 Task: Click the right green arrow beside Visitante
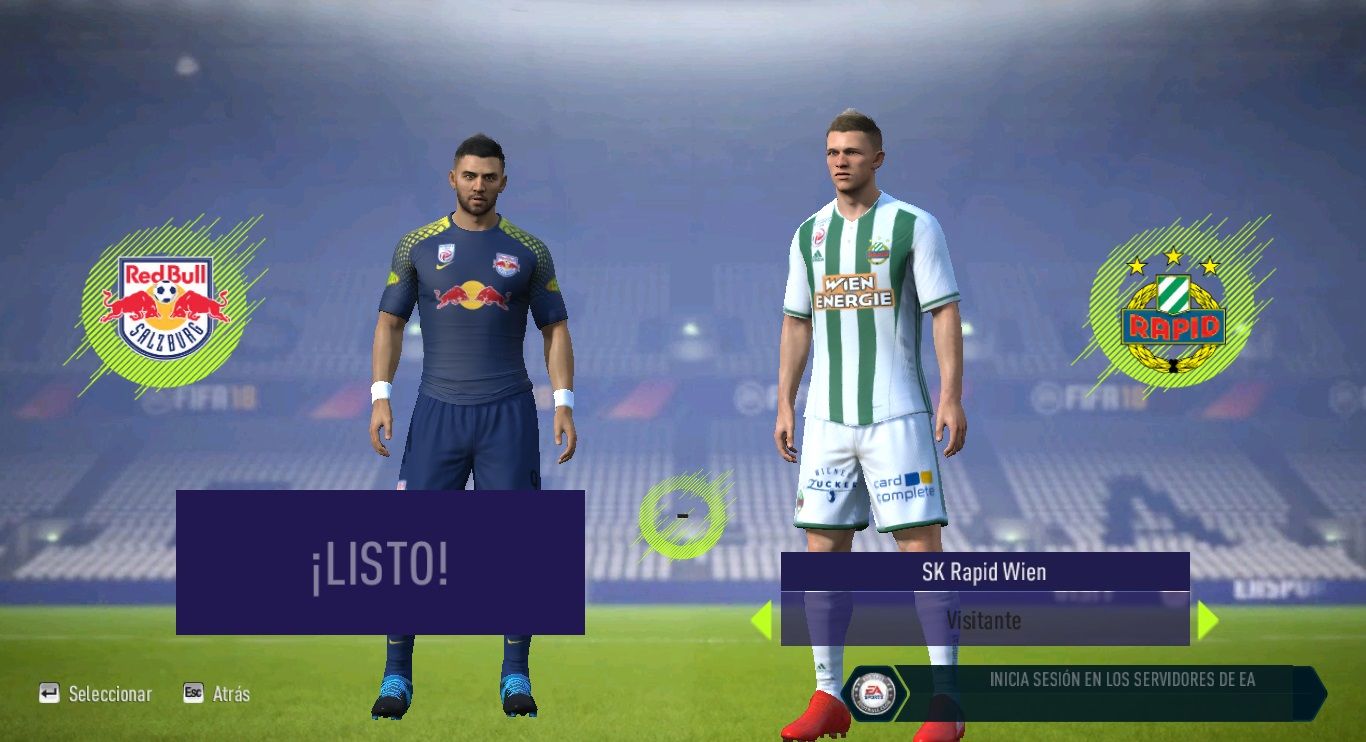click(x=1207, y=620)
